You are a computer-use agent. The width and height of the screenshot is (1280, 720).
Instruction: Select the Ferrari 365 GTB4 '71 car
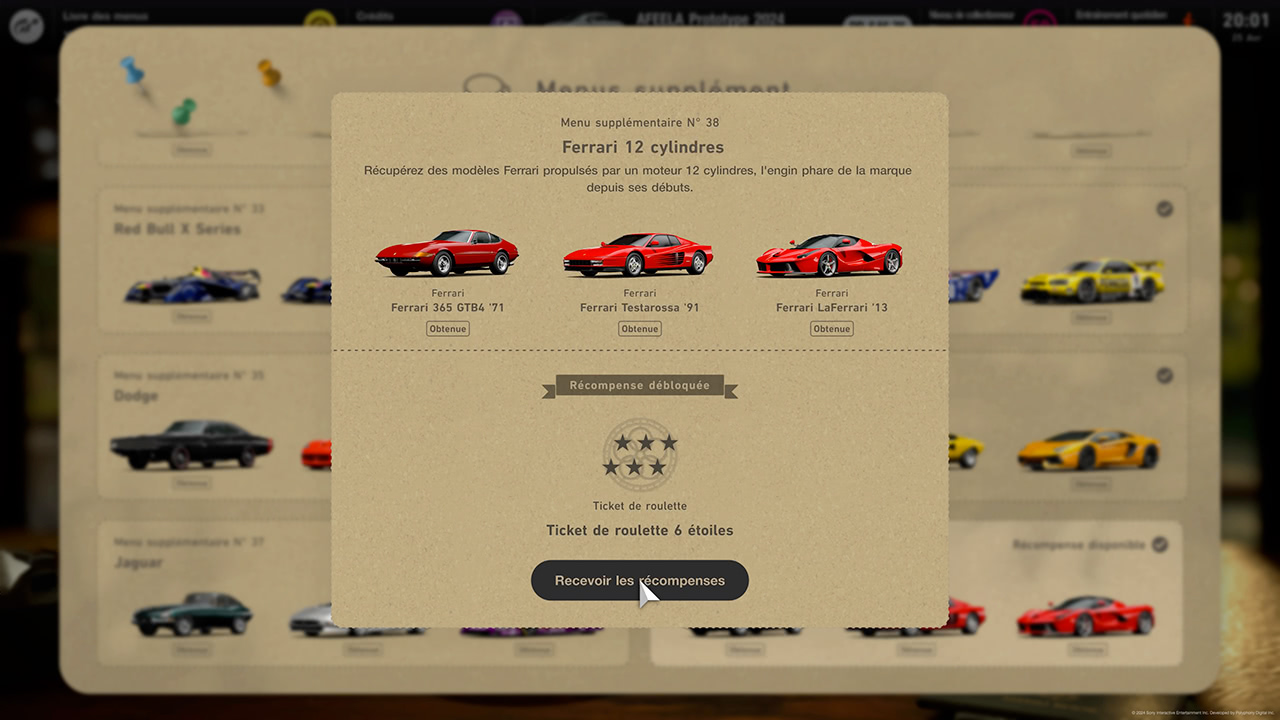point(447,253)
